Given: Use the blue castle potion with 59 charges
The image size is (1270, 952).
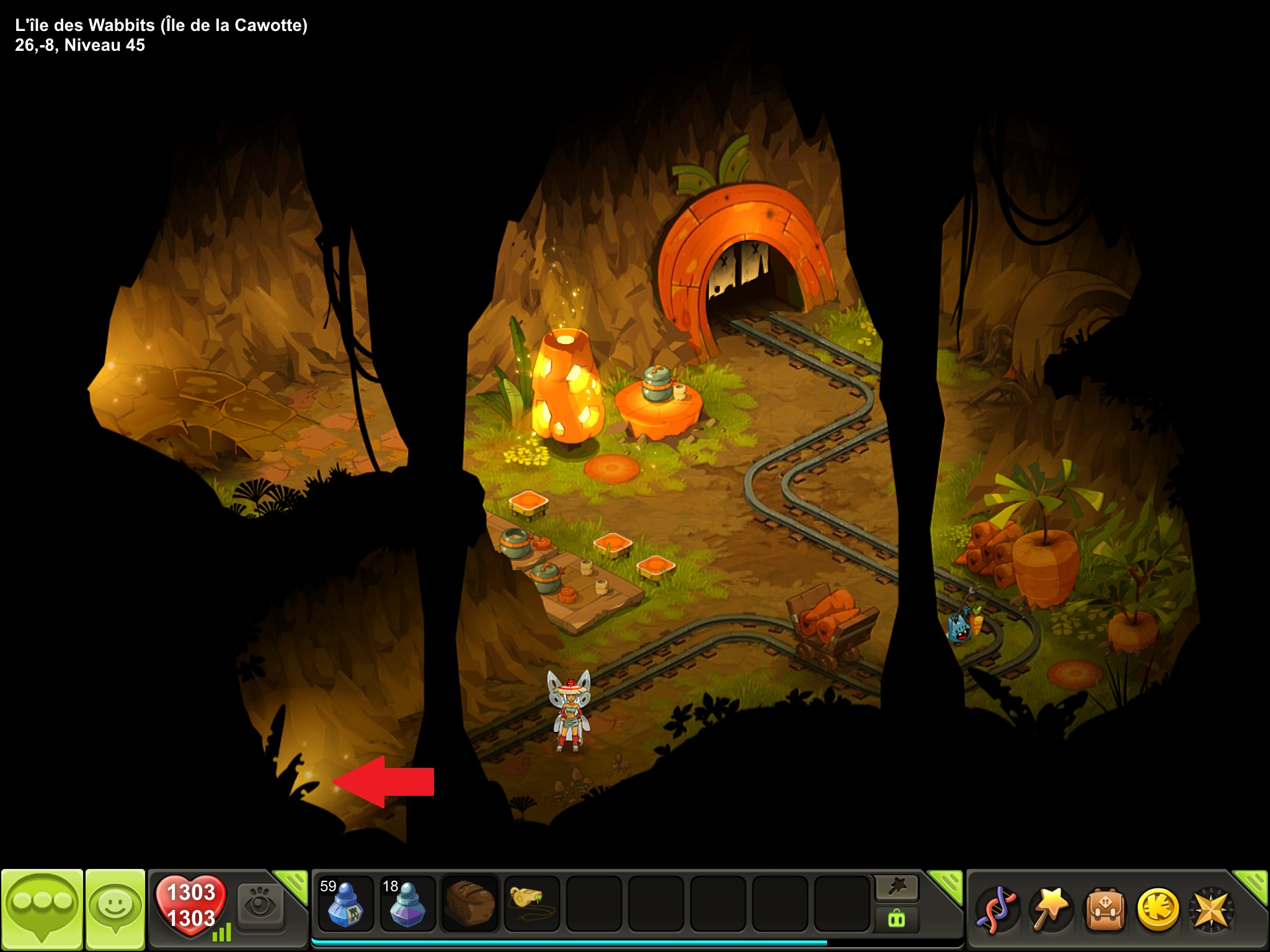Looking at the screenshot, I should tap(345, 904).
